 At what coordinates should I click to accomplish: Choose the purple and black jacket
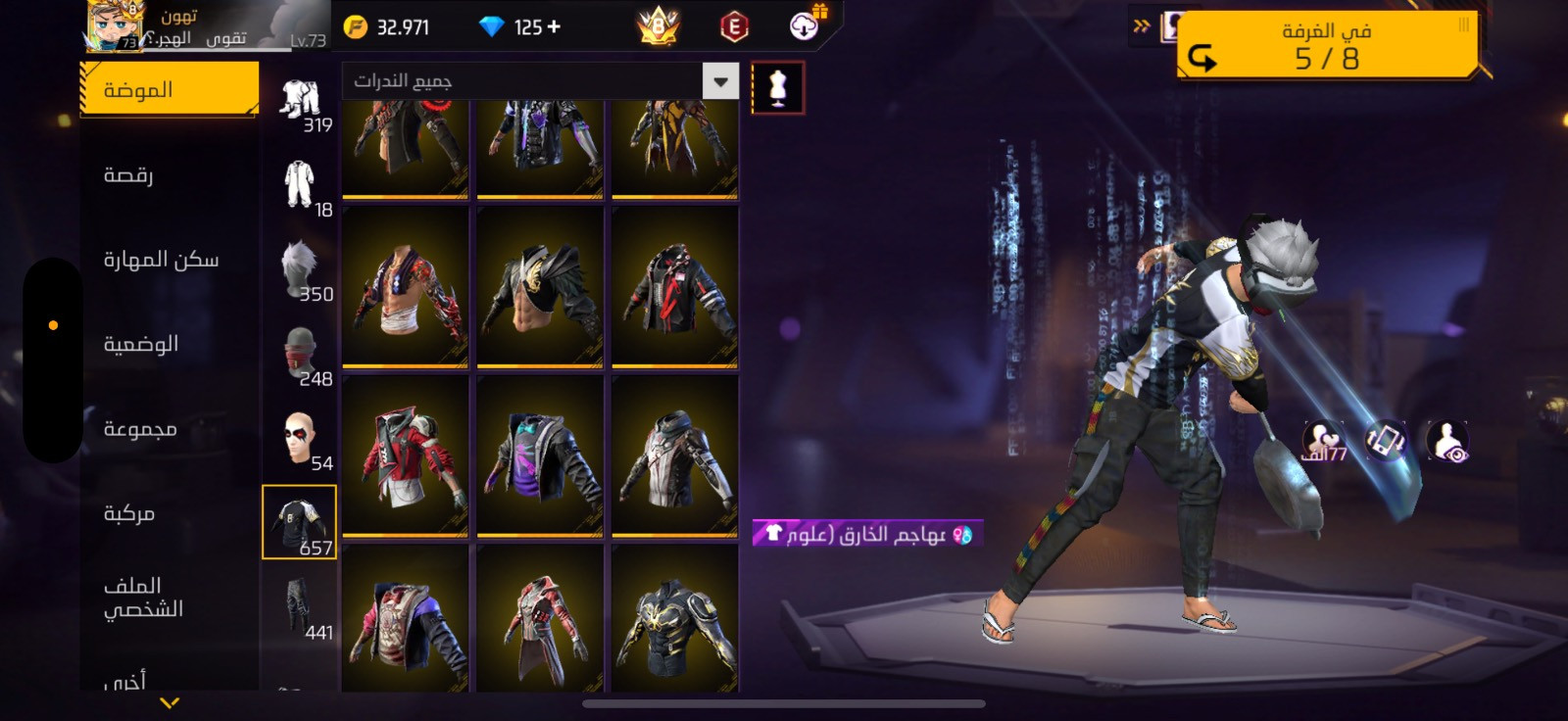pos(539,457)
